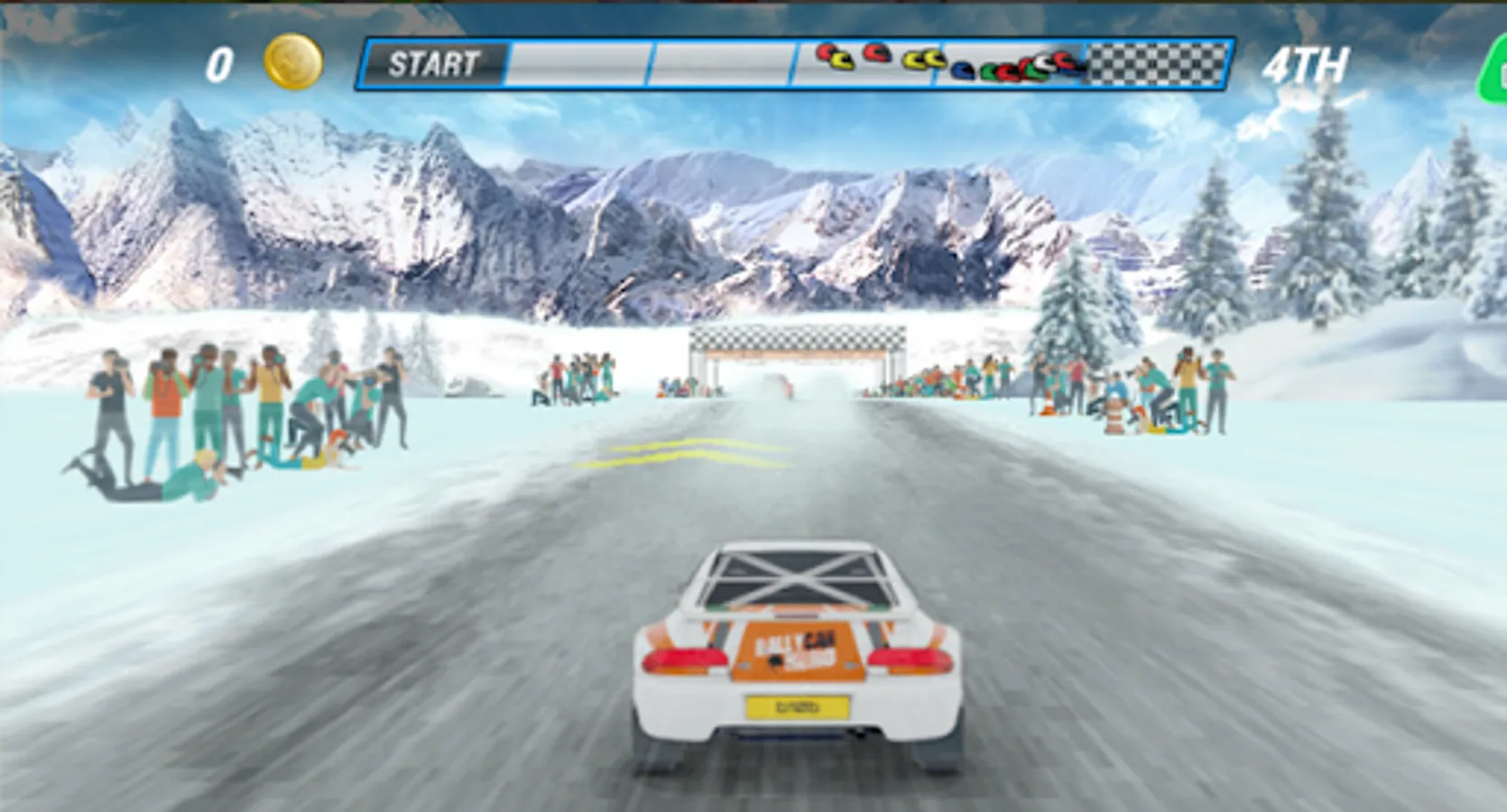Select the yellow helmet marker on the progress bar

[841, 60]
